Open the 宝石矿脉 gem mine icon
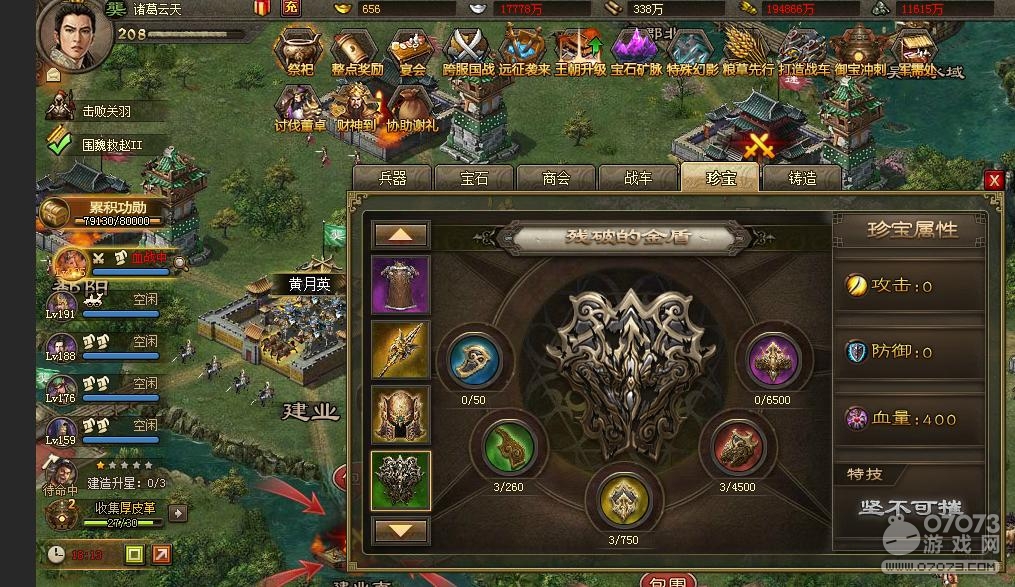 coord(636,50)
